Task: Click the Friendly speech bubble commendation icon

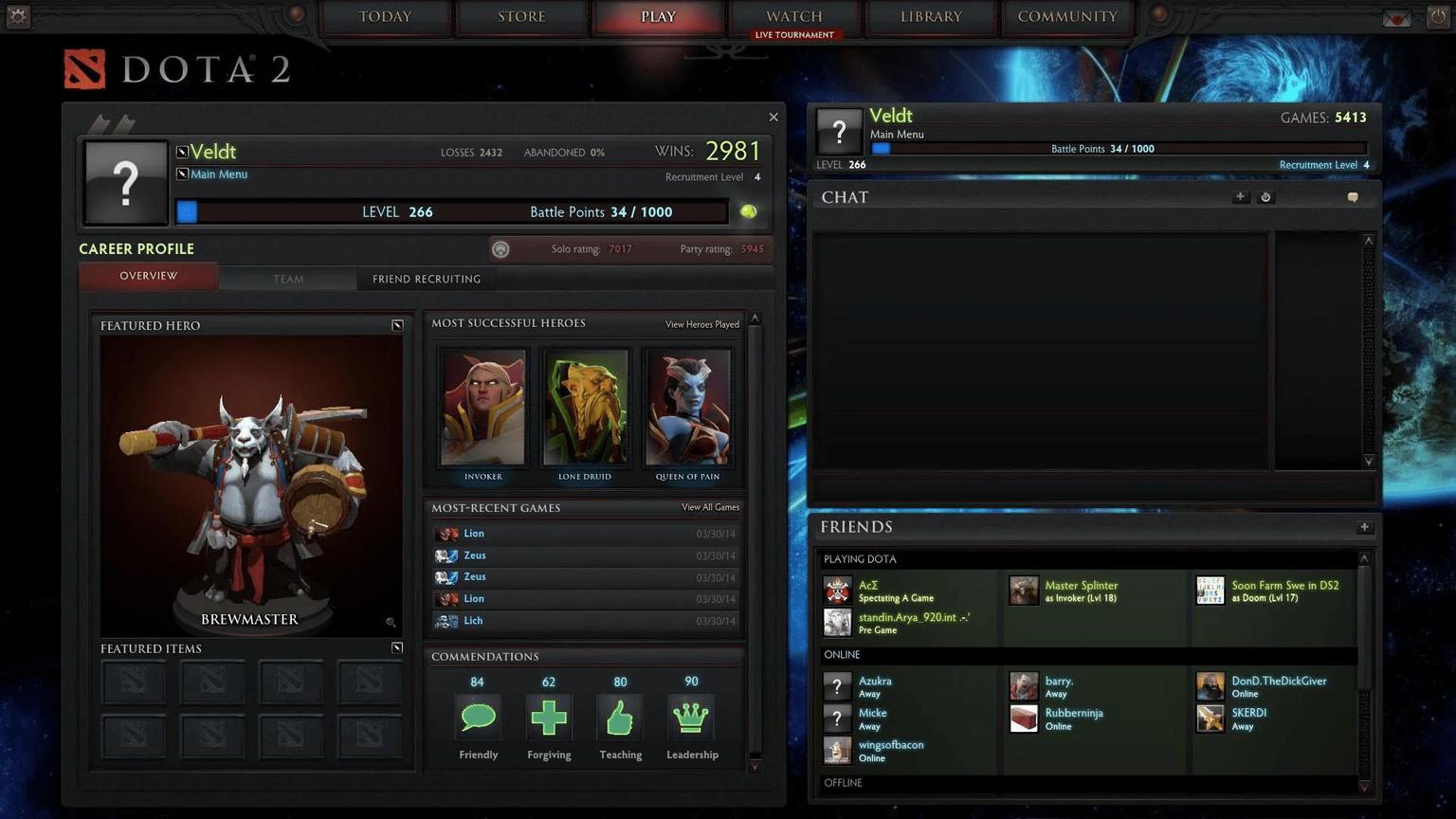Action: 478,718
